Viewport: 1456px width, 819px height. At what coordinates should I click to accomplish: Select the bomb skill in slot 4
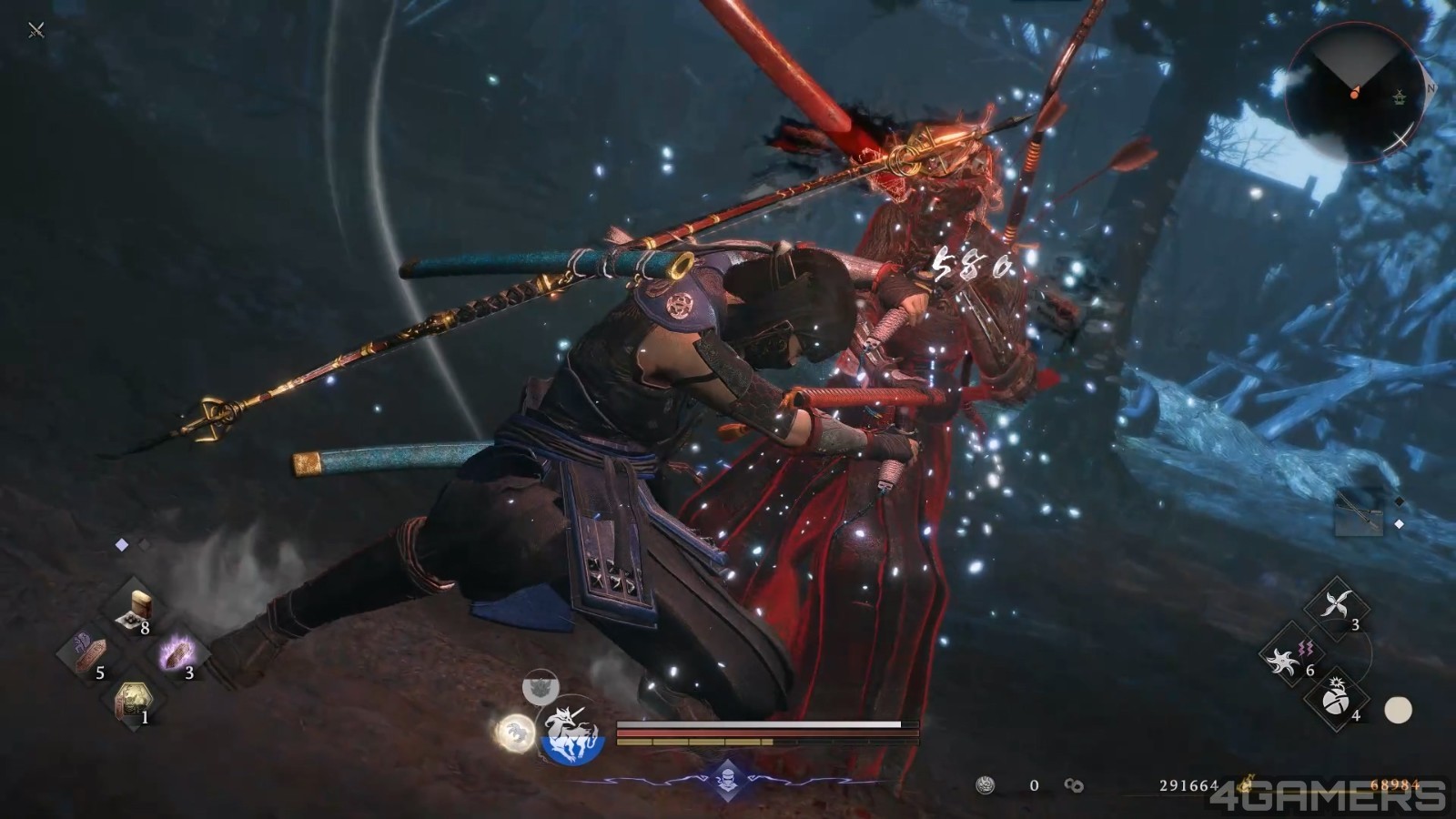[1334, 703]
